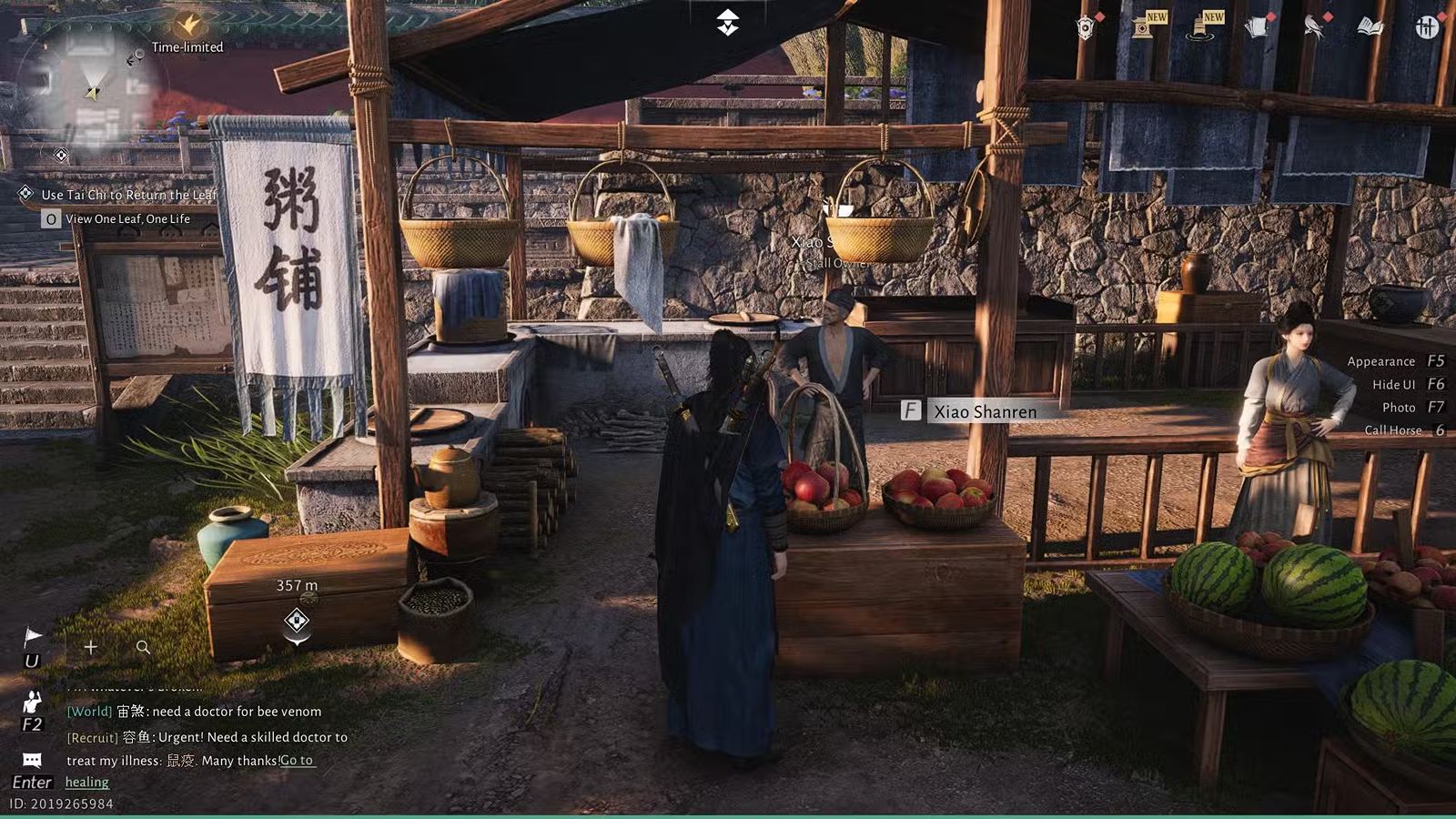
Task: Open the bird messenger icon
Action: pos(1313,27)
